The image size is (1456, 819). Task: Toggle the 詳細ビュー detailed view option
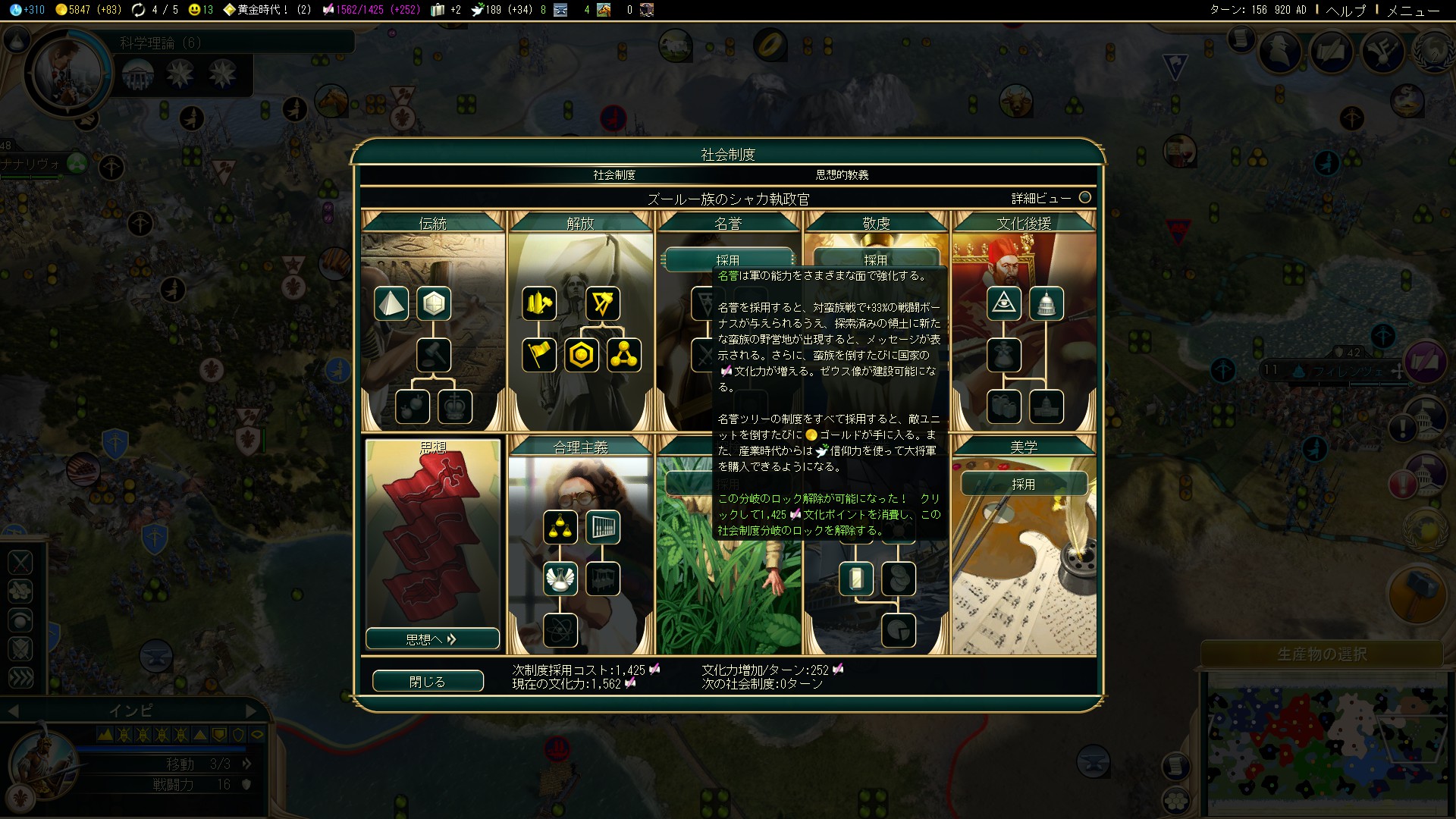coord(1084,198)
